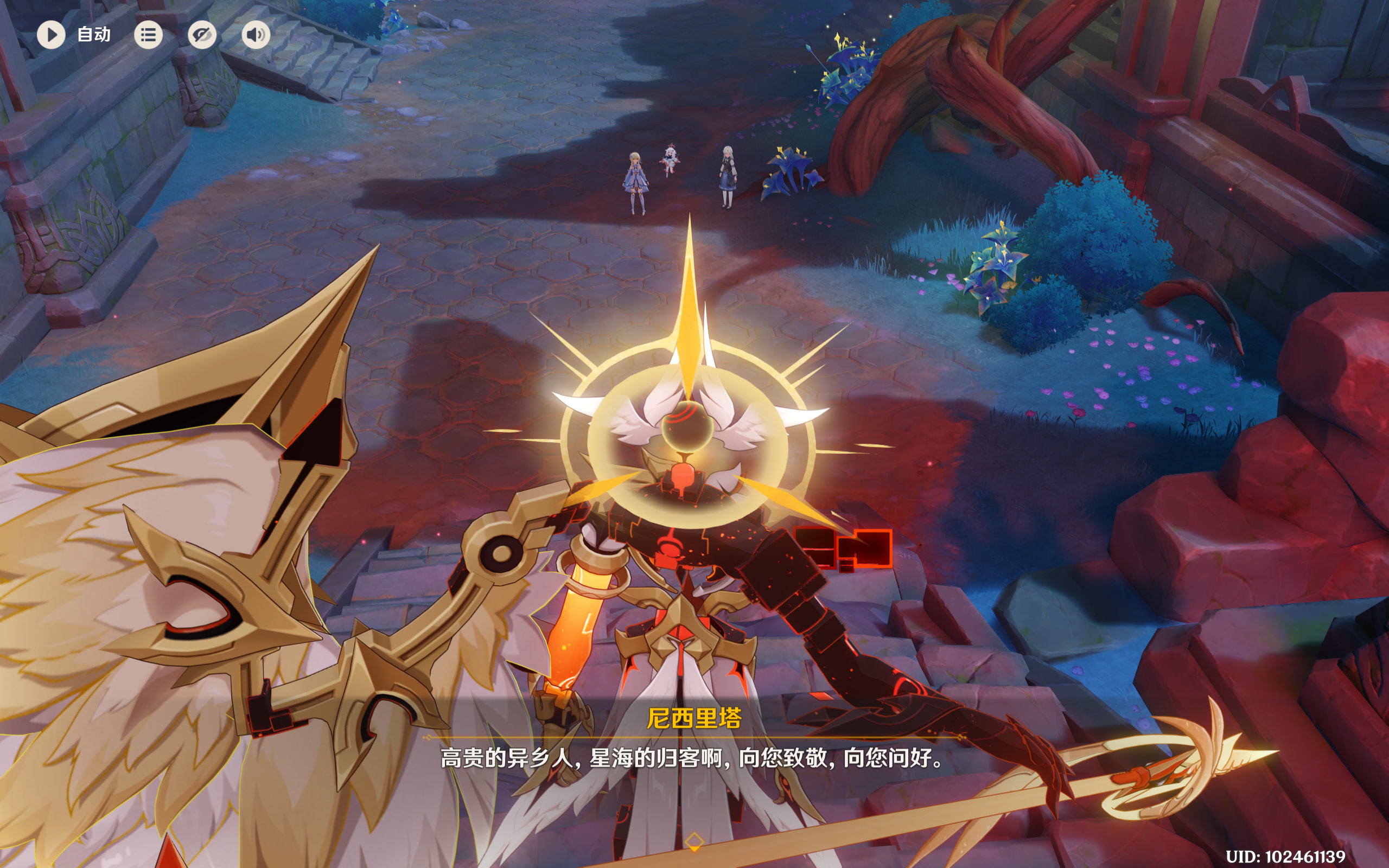Toggle the dialogue voice speaker icon
Image resolution: width=1389 pixels, height=868 pixels.
256,35
